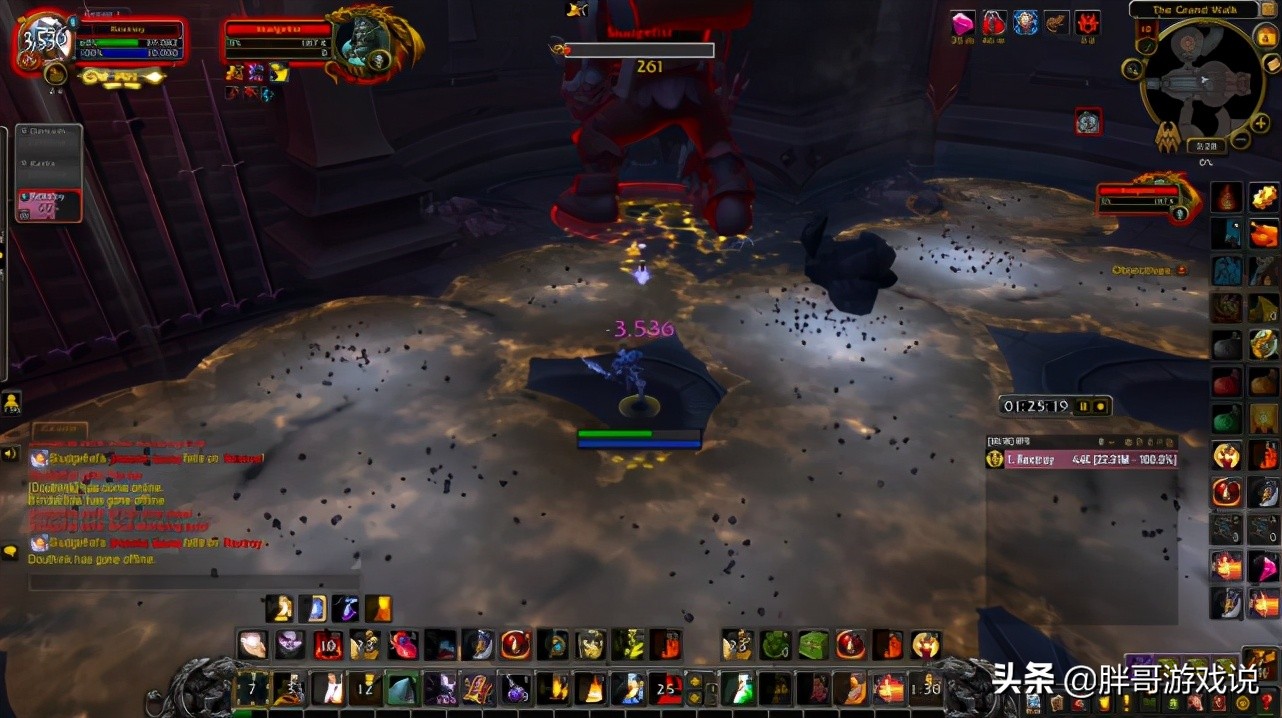Click the red flame emblem buff icon
Image resolution: width=1282 pixels, height=718 pixels.
pos(1088,23)
